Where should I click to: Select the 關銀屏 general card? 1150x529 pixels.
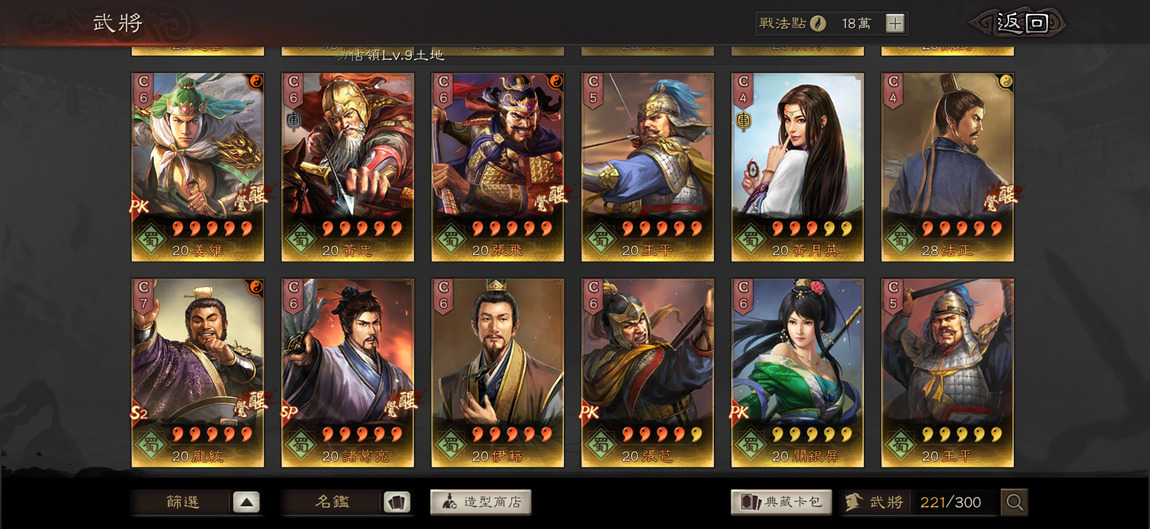(x=798, y=372)
